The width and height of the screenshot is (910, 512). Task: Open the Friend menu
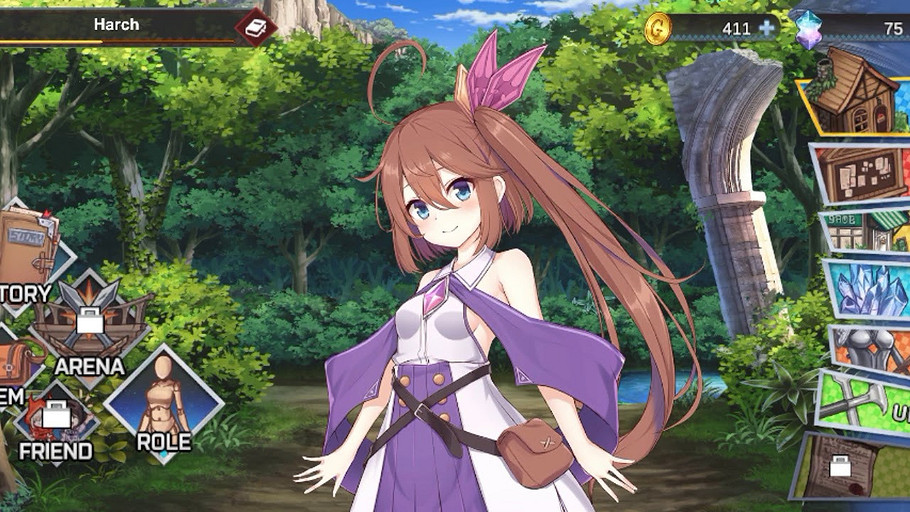click(x=56, y=420)
